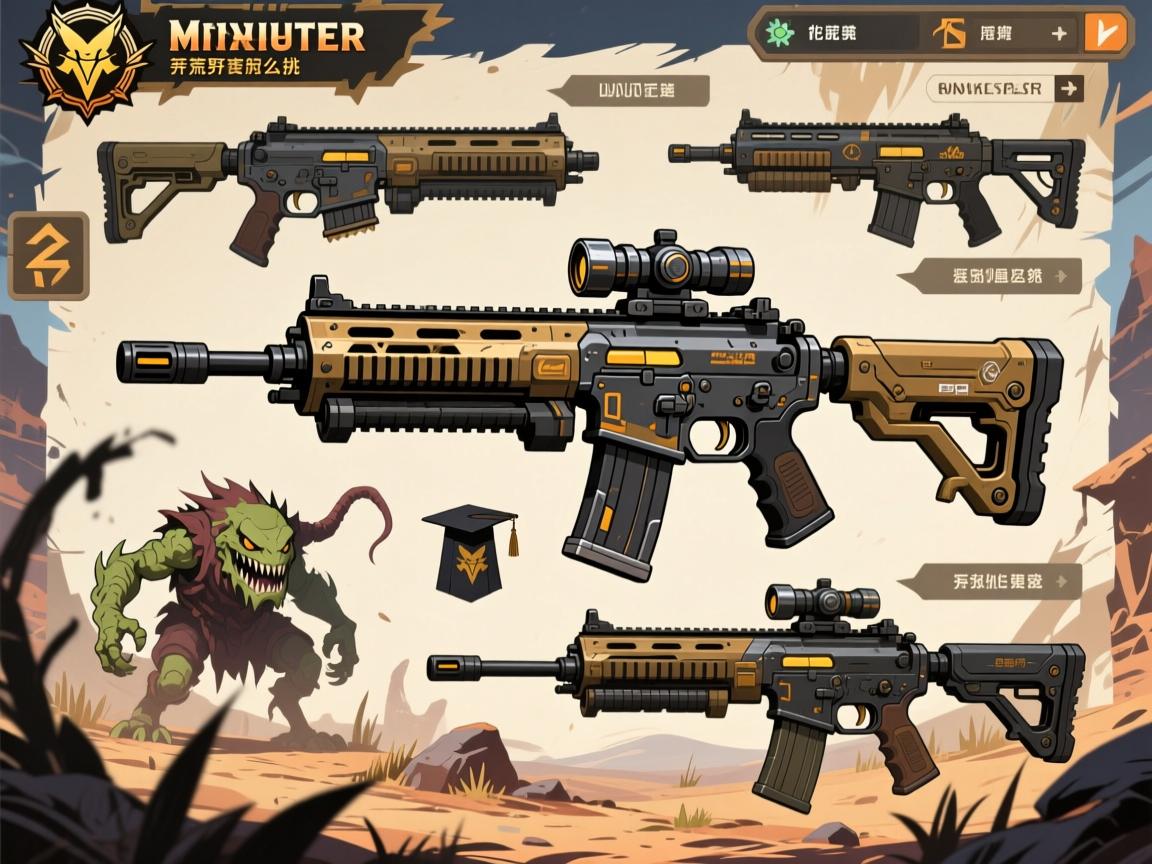
Task: Click the orange arrow button in top bar
Action: coord(1105,32)
